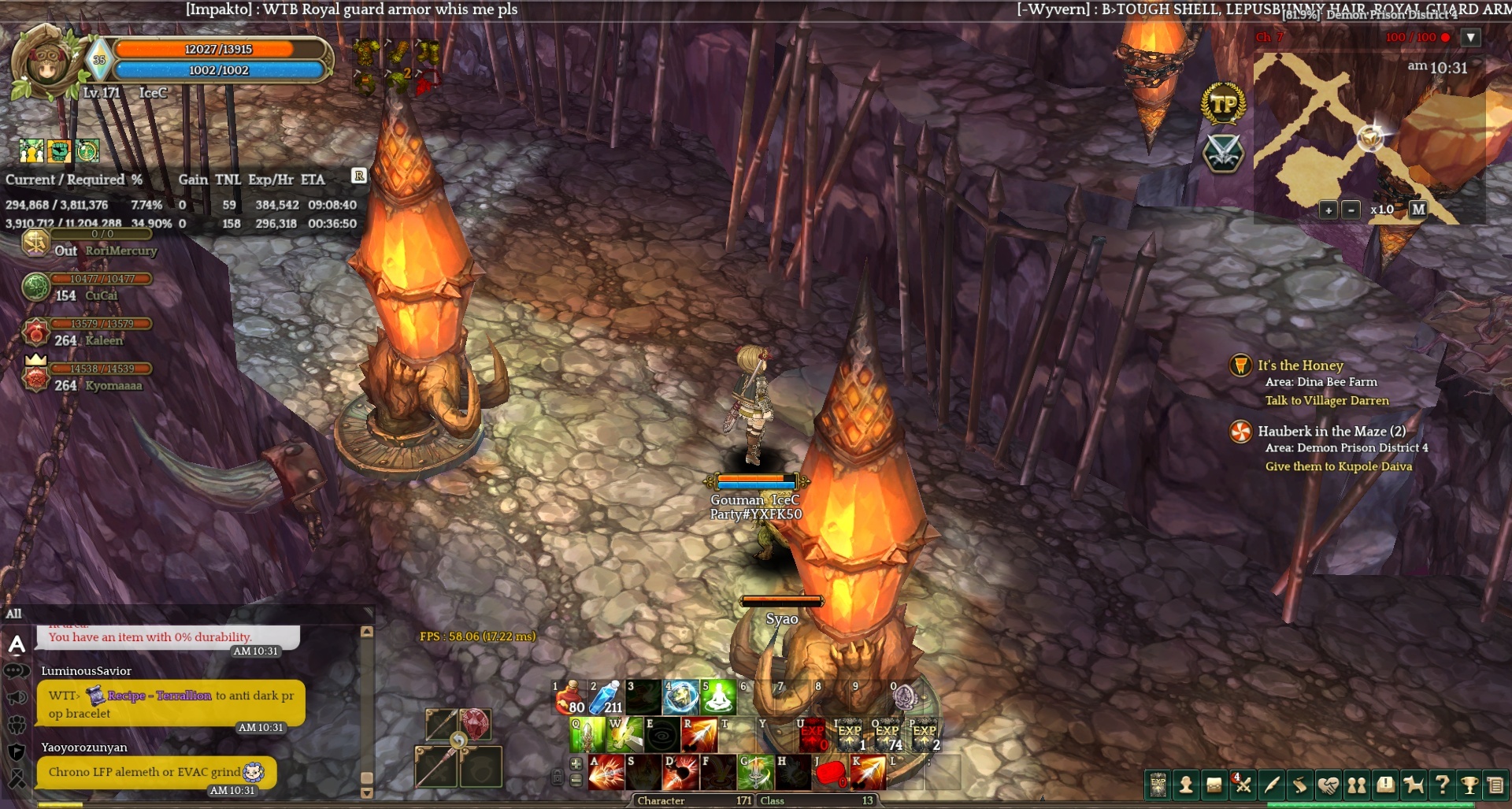Open the crossed swords icon beside minimap

[x=1223, y=153]
